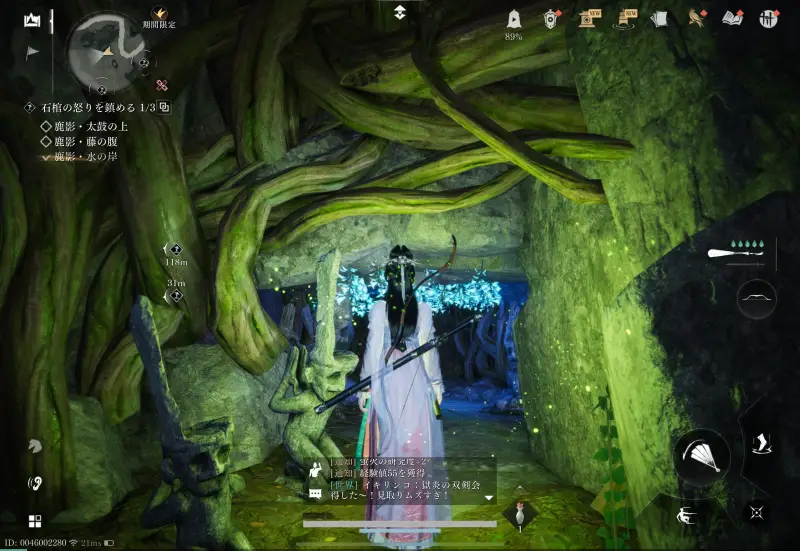Open the stack of cards icon
Image resolution: width=800 pixels, height=551 pixels.
[658, 19]
